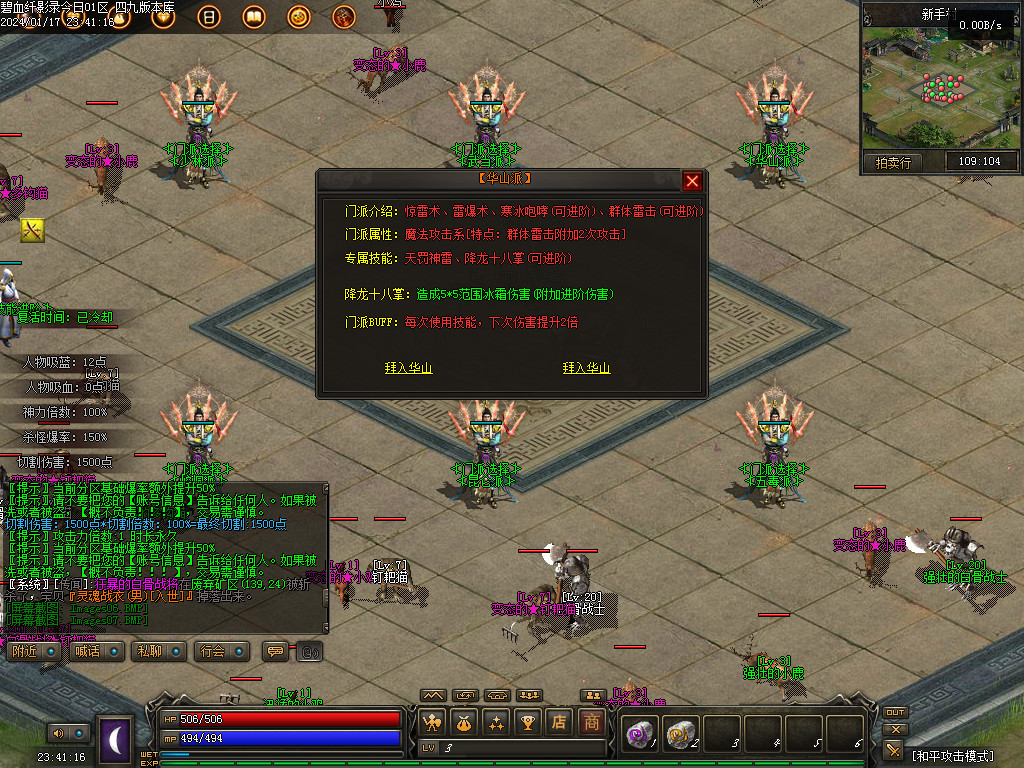
Task: Click the yellow sword buff icon
Action: (x=32, y=231)
